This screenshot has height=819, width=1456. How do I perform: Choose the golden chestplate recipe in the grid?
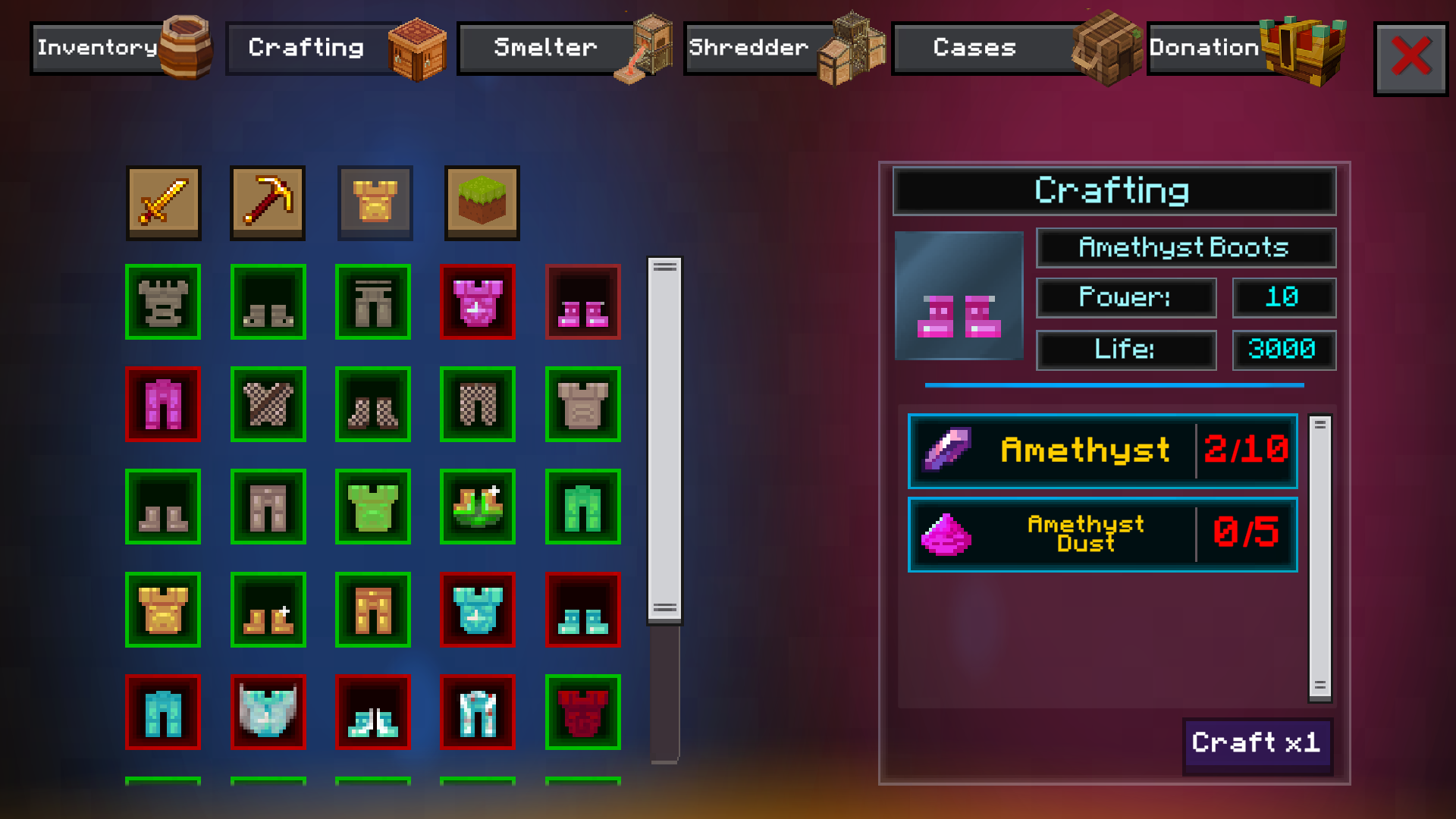tap(163, 610)
